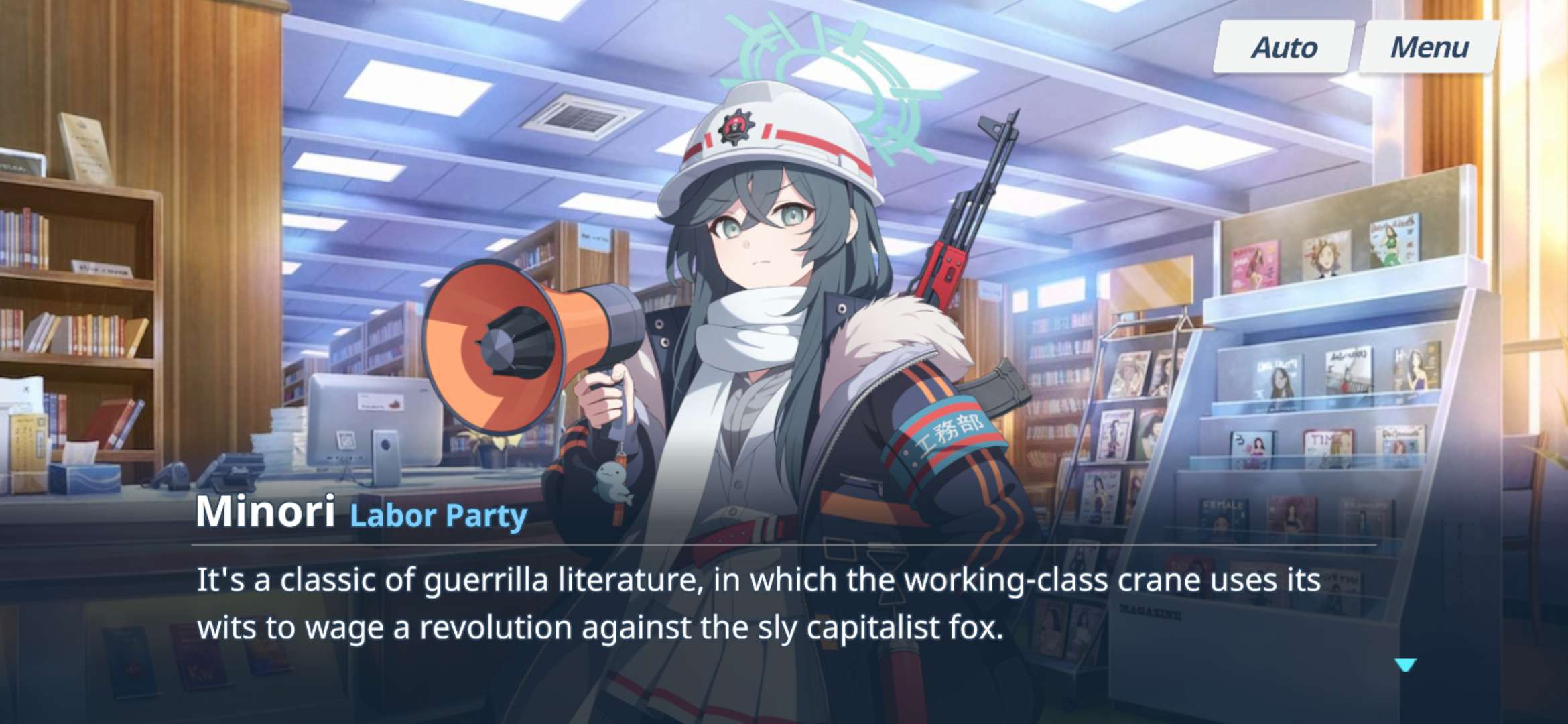This screenshot has height=724, width=1568.
Task: Open the Menu button
Action: pyautogui.click(x=1429, y=47)
